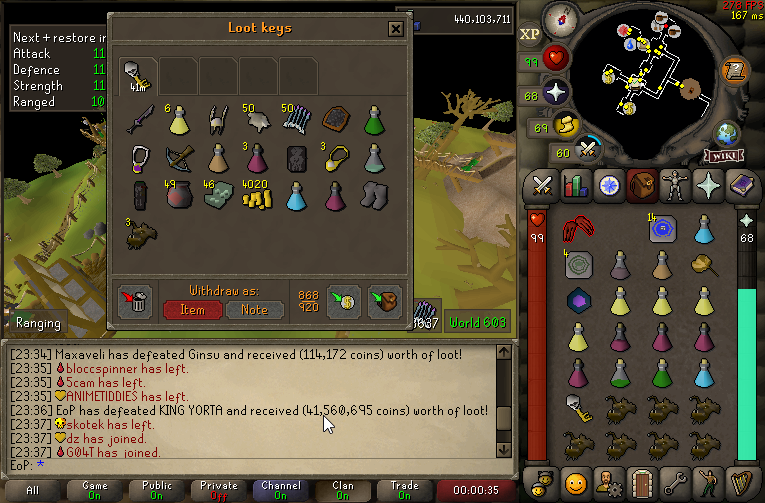Withdraw all loot to the bank
Screen dimensions: 765x503
coord(343,301)
